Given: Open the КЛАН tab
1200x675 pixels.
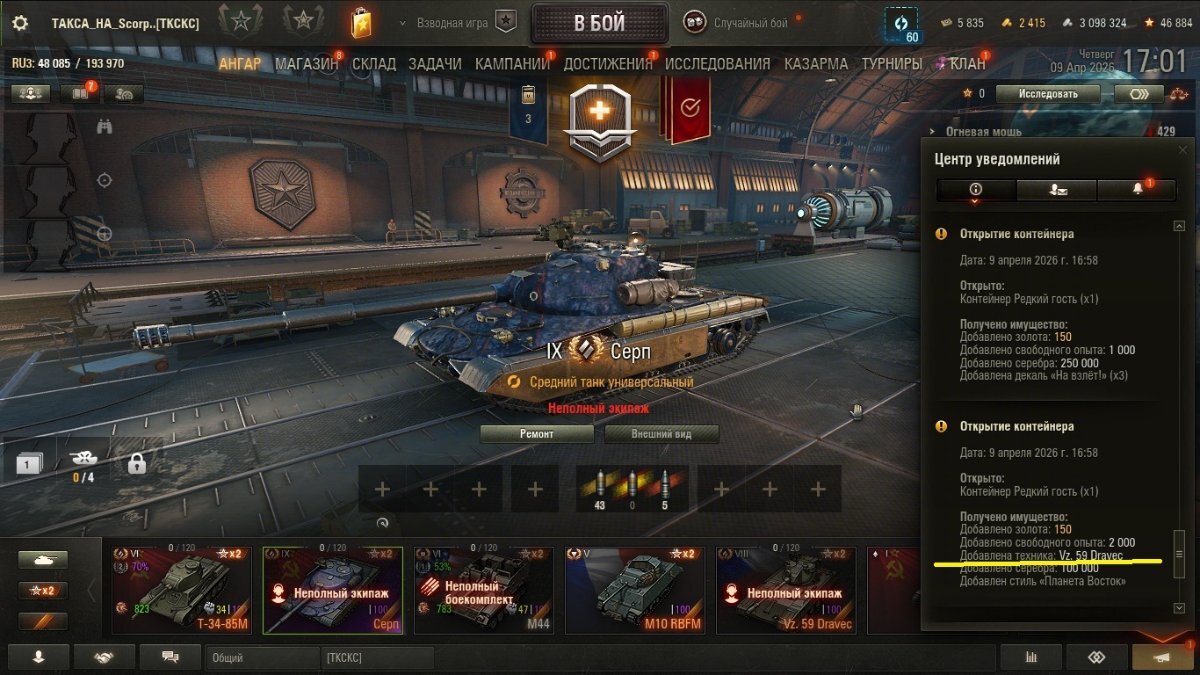Looking at the screenshot, I should (x=967, y=64).
